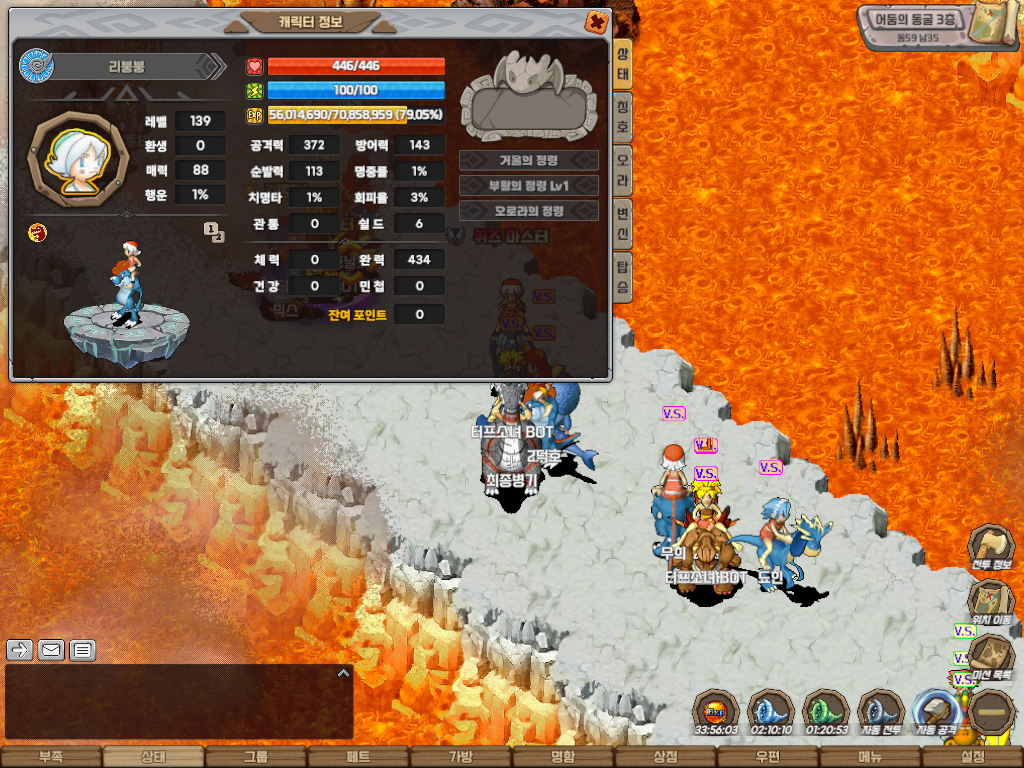This screenshot has width=1024, height=768.
Task: Collapse the icon bar with minus button
Action: tap(992, 713)
